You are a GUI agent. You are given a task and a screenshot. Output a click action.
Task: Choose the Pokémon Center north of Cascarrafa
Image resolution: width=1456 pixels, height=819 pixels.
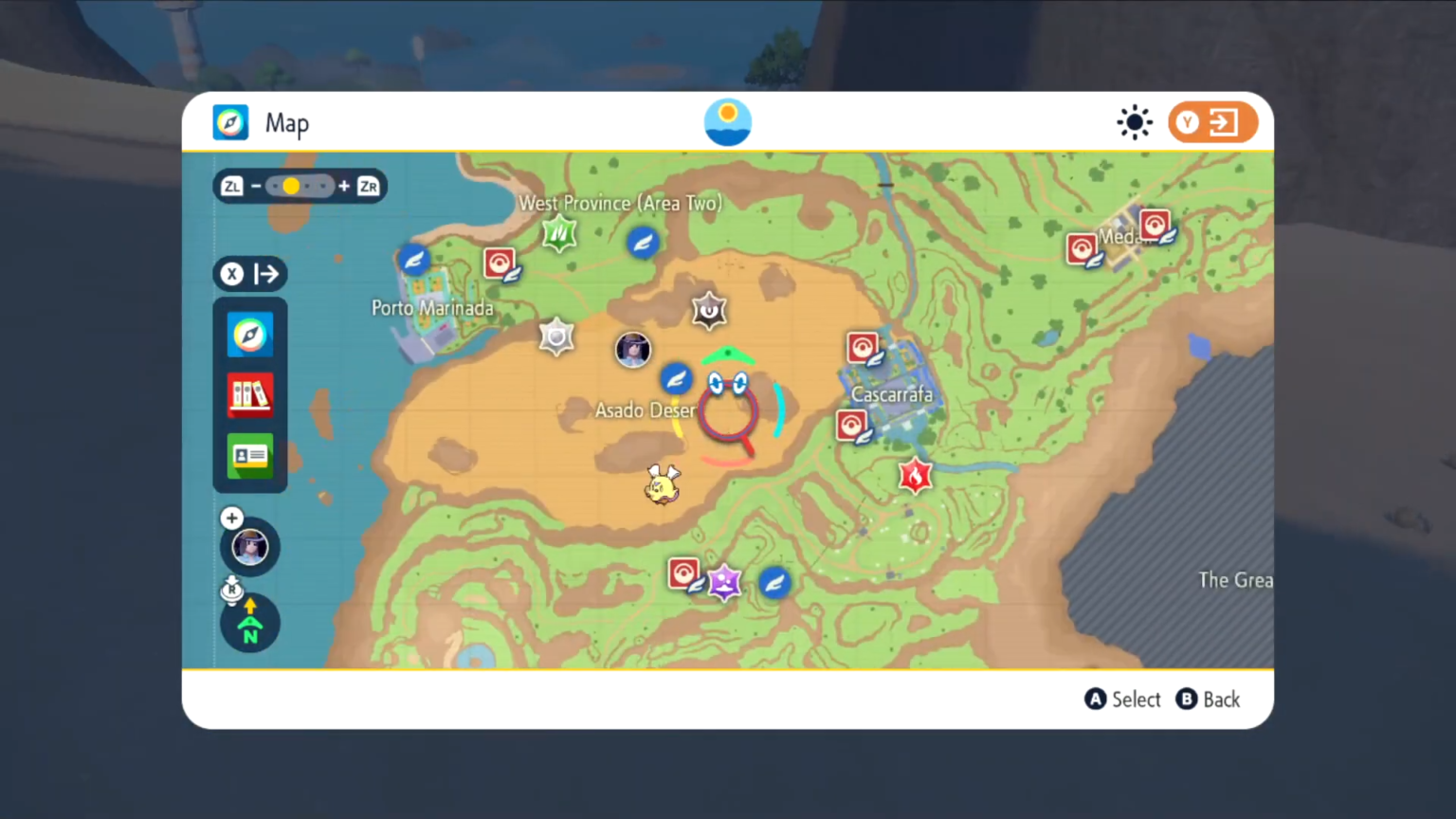862,348
